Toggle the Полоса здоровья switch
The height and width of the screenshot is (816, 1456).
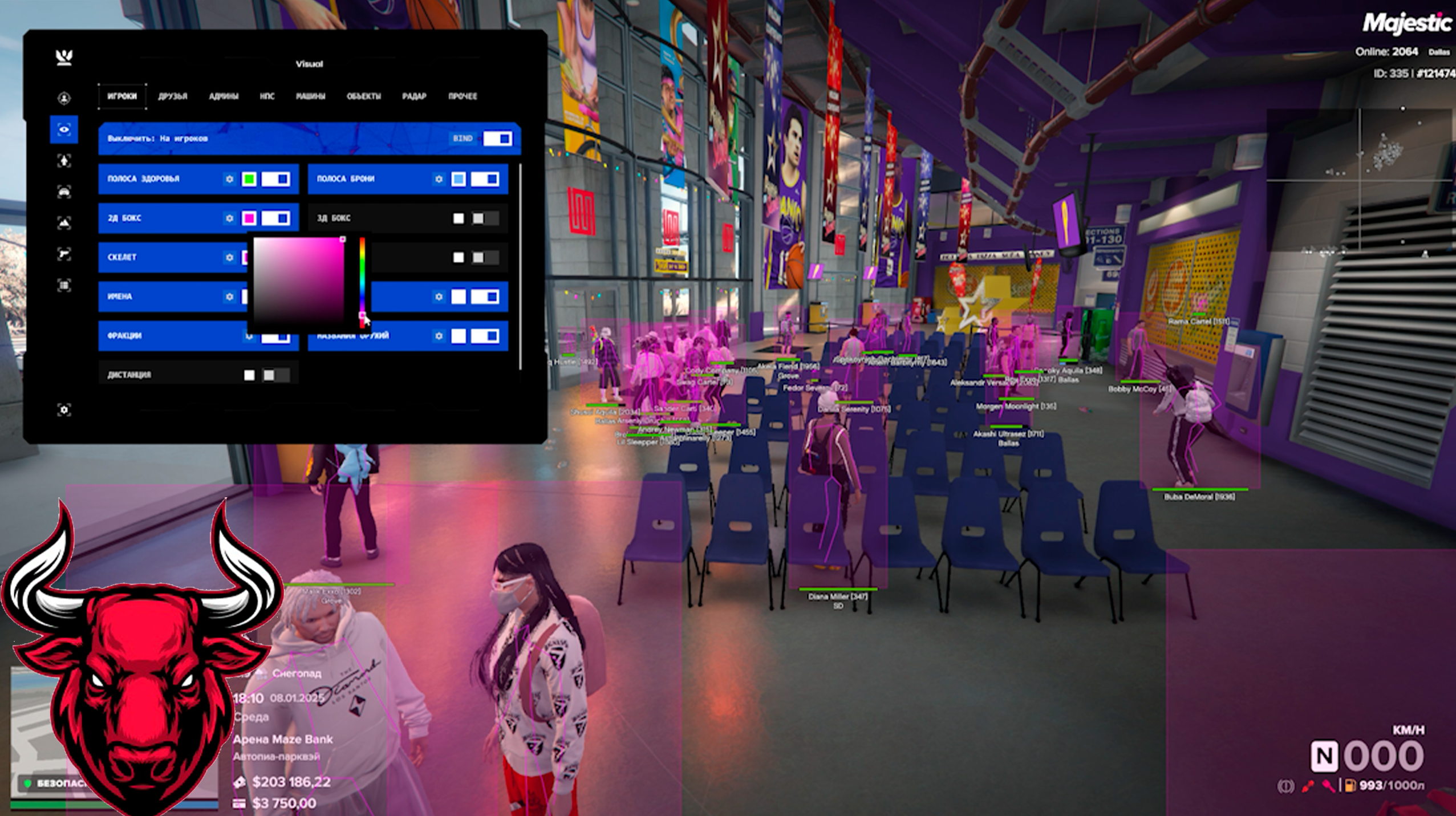tap(276, 179)
